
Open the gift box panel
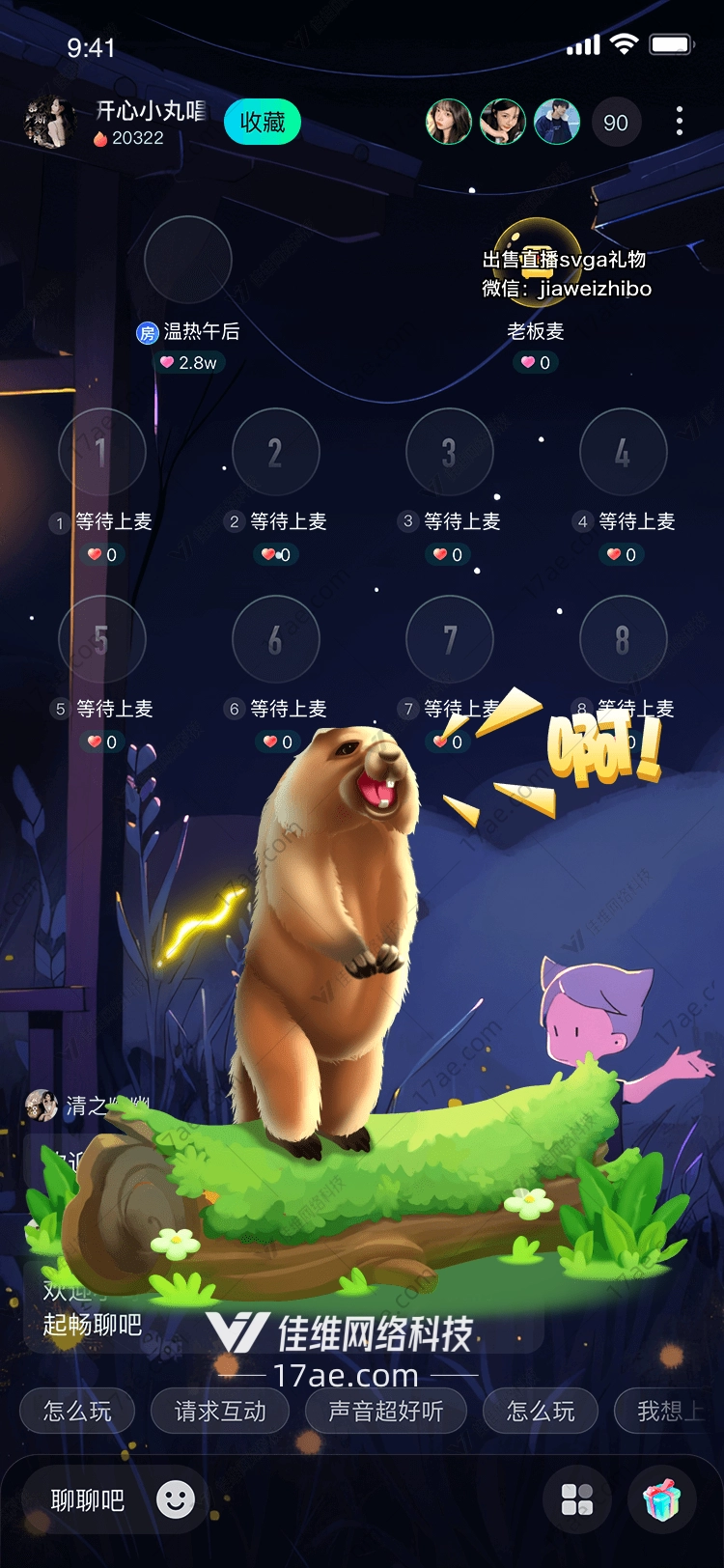pyautogui.click(x=662, y=1499)
